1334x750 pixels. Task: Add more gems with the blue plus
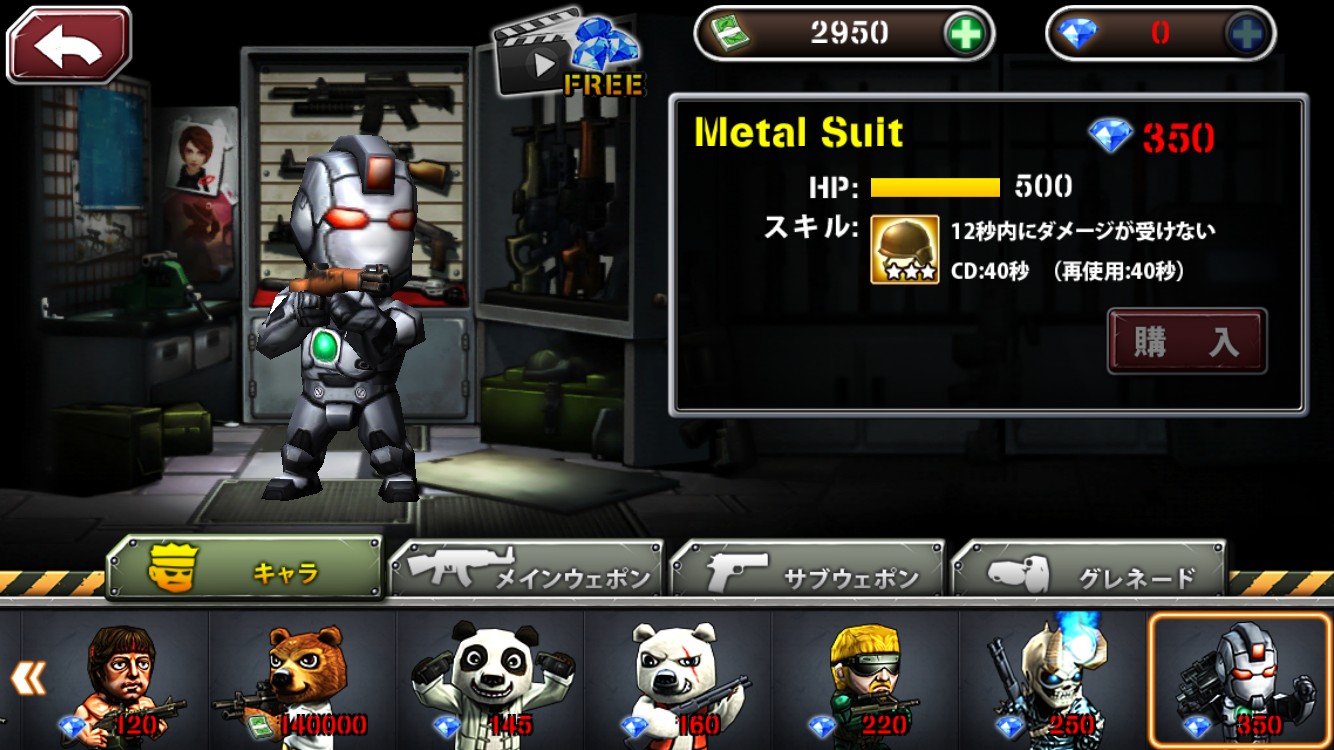(x=1248, y=34)
